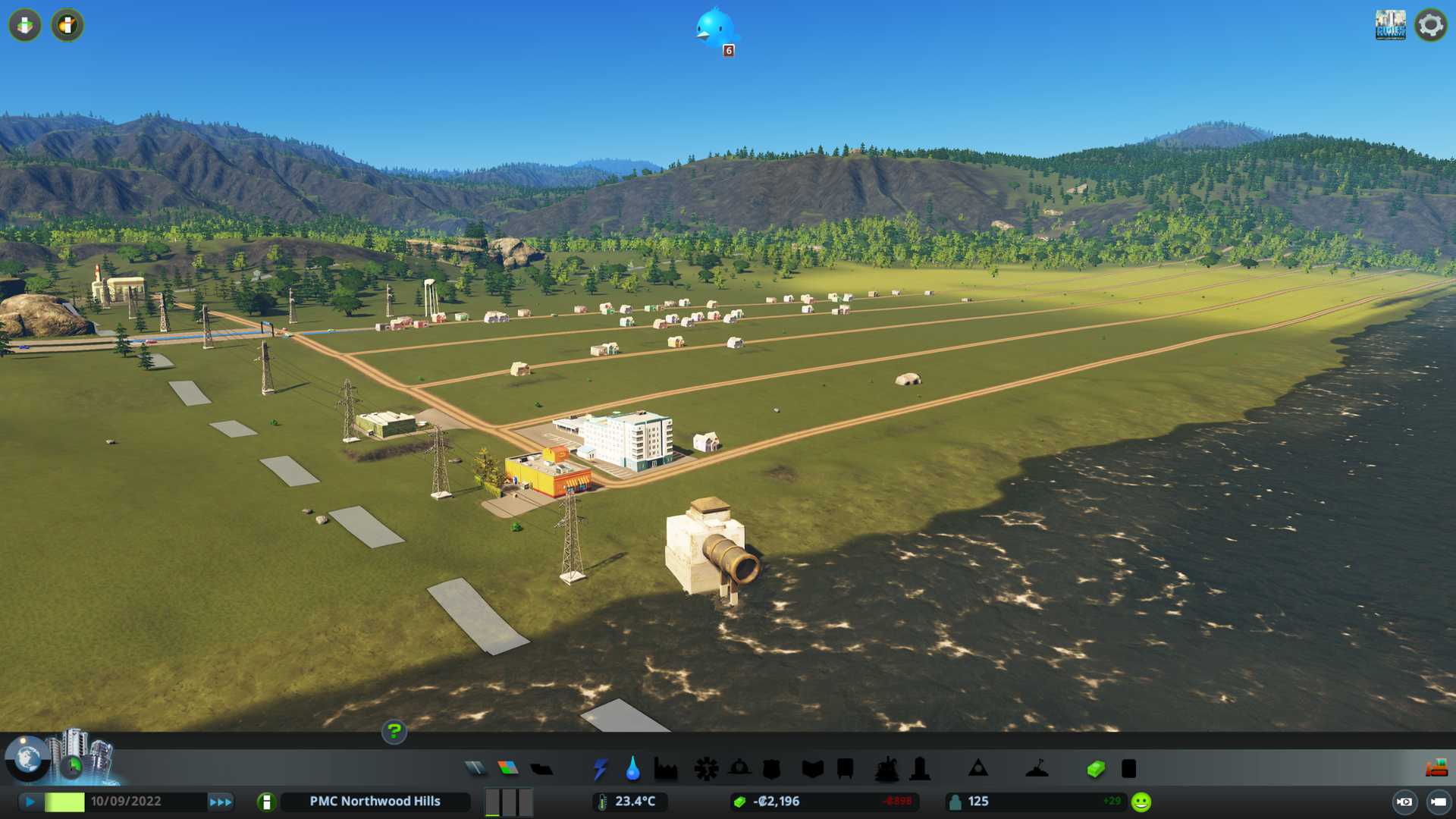Open the Roads build menu
Screen dimensions: 1456x819
[x=475, y=769]
